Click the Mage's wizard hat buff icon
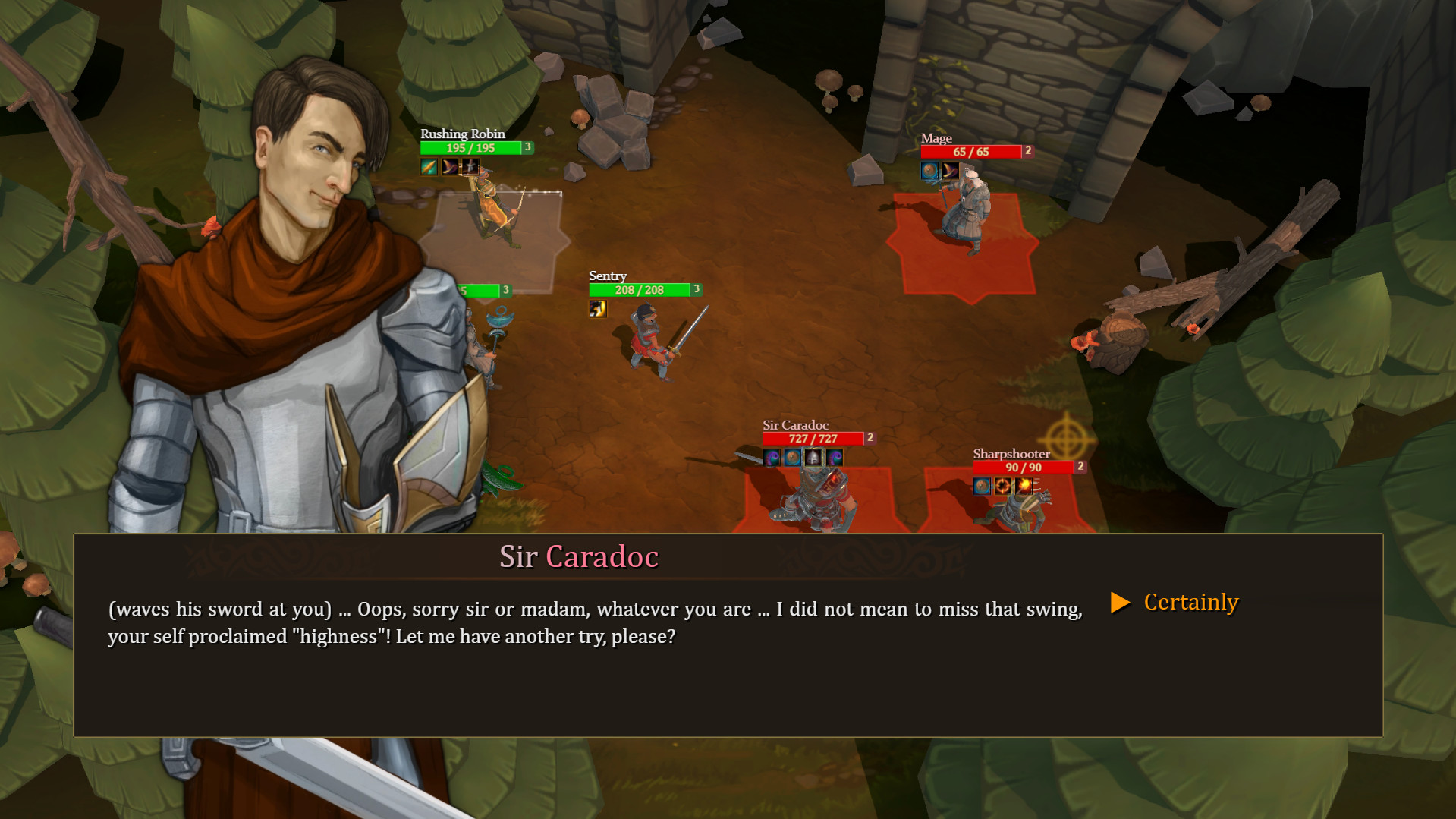The image size is (1456, 819). point(951,171)
